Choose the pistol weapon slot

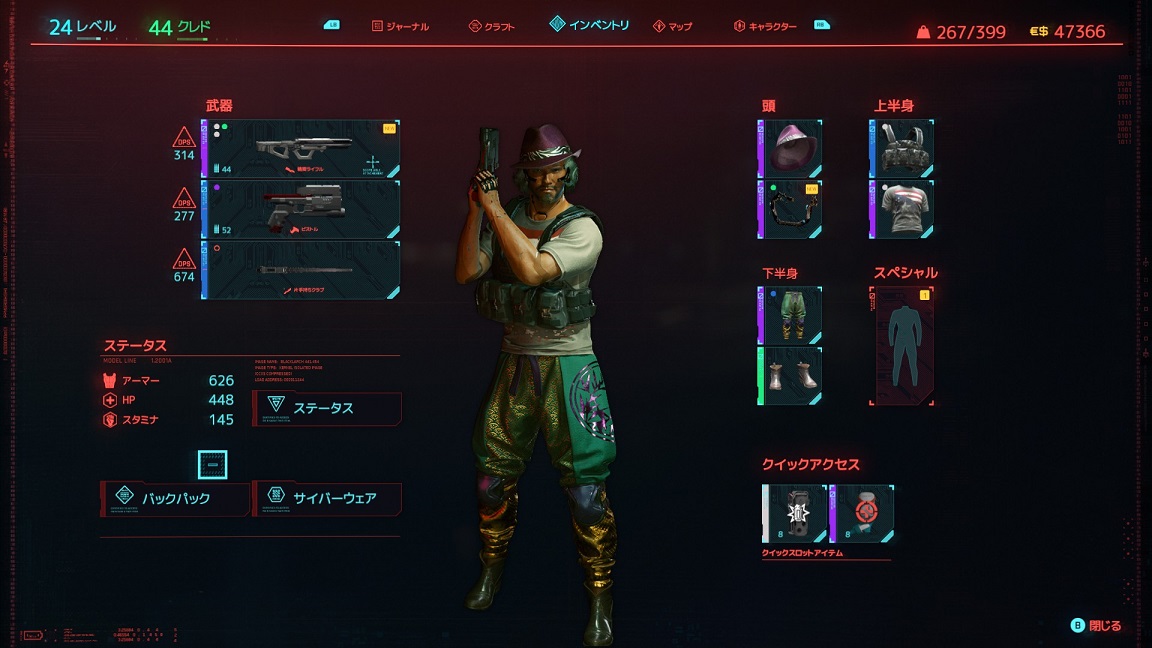click(x=301, y=209)
